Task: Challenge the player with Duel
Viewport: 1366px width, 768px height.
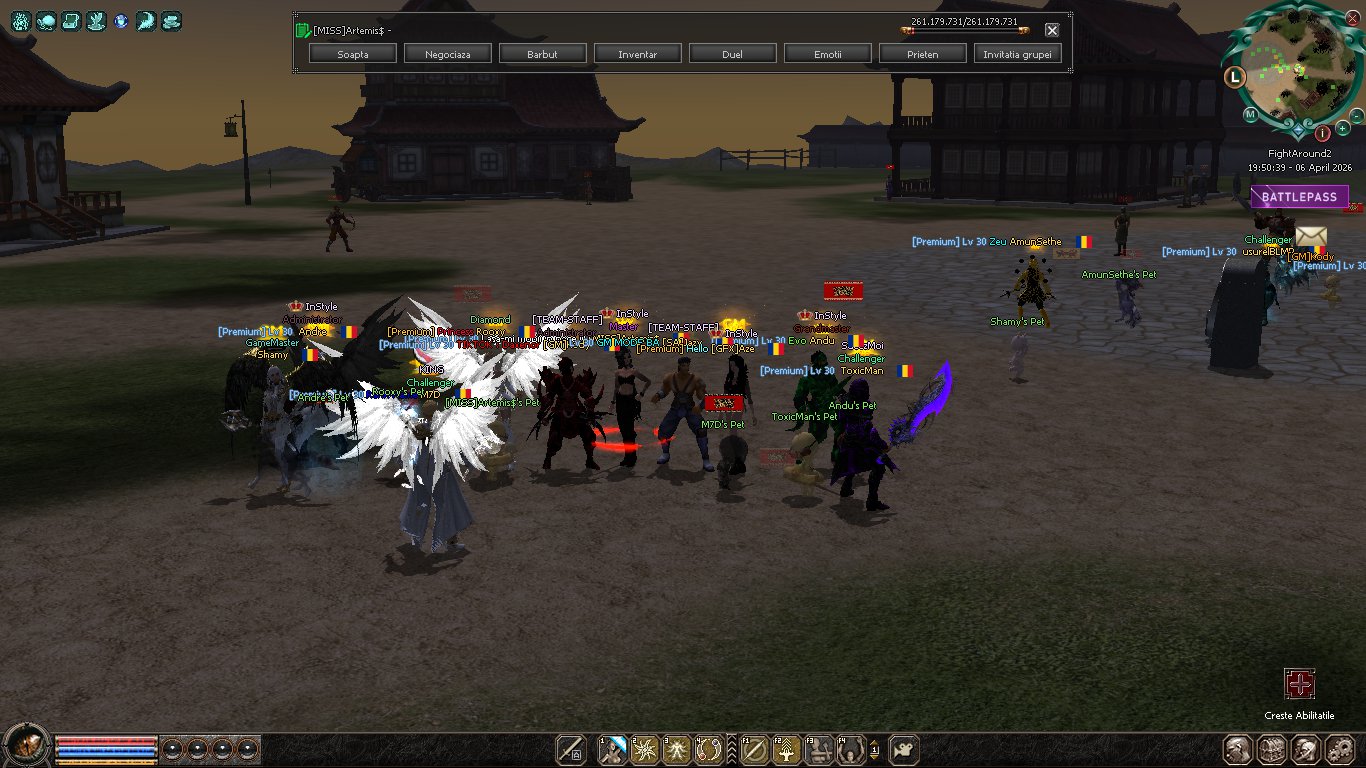Action: [732, 54]
